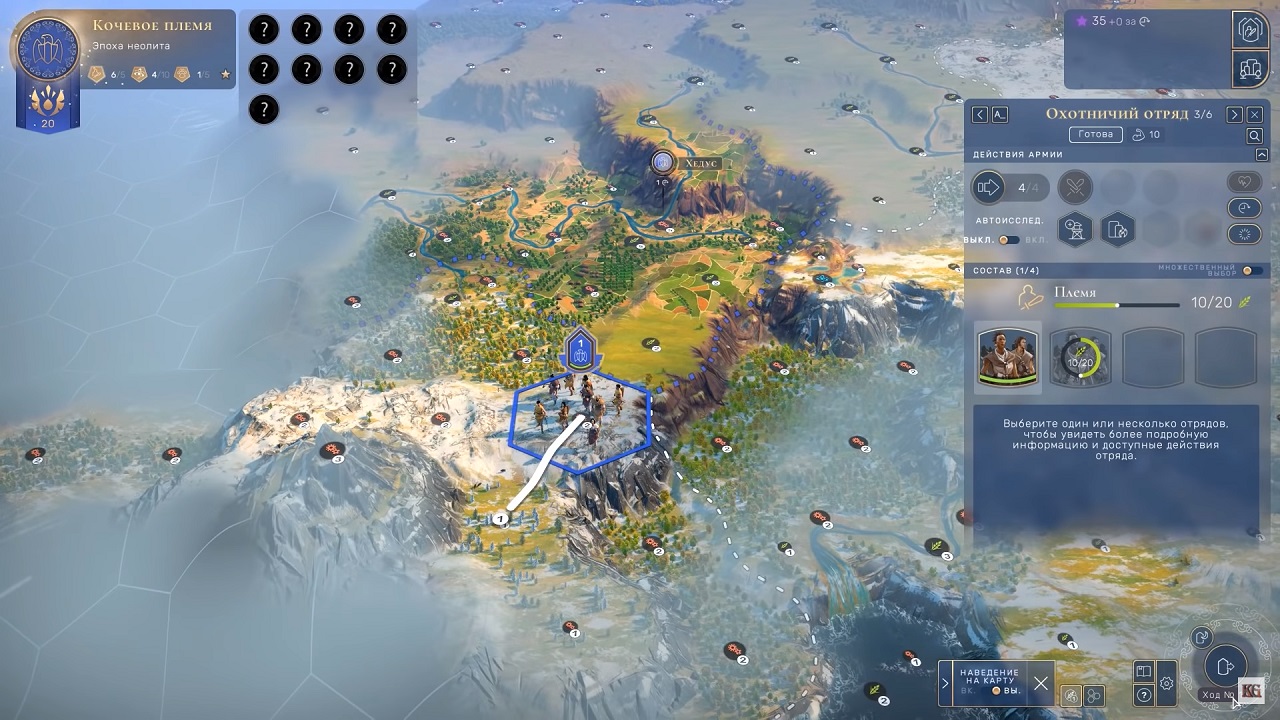Toggle the Наведение на карту switch
This screenshot has width=1280, height=720.
pos(995,691)
